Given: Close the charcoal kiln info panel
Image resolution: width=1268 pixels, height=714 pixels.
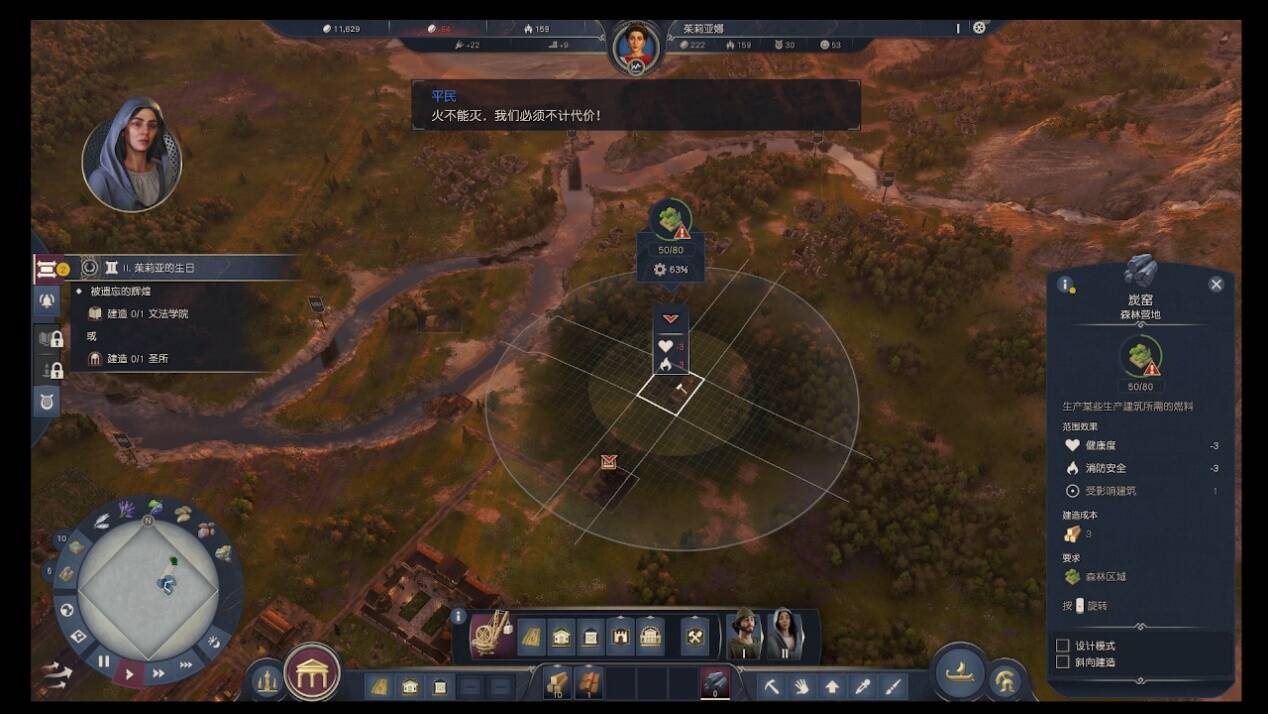Looking at the screenshot, I should pos(1216,284).
